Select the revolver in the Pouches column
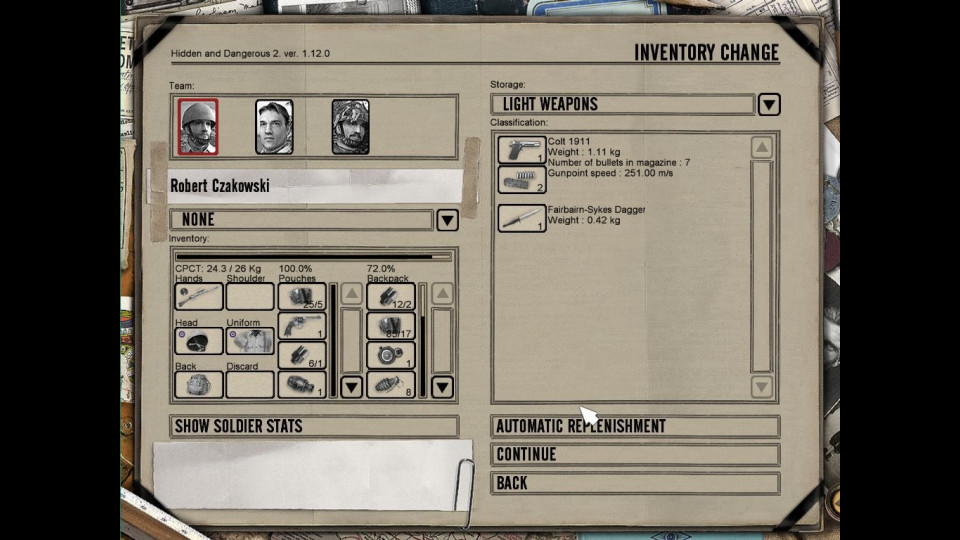 coord(301,326)
